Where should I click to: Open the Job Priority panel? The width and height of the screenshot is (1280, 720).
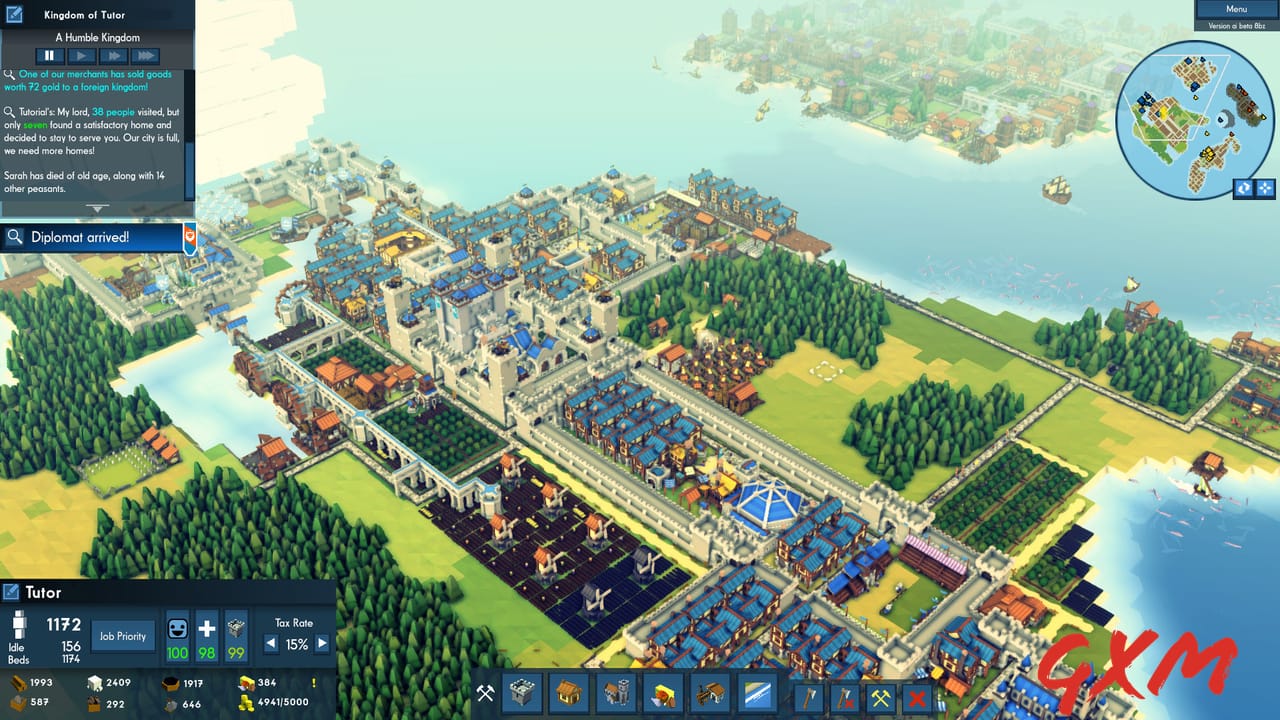click(x=122, y=636)
